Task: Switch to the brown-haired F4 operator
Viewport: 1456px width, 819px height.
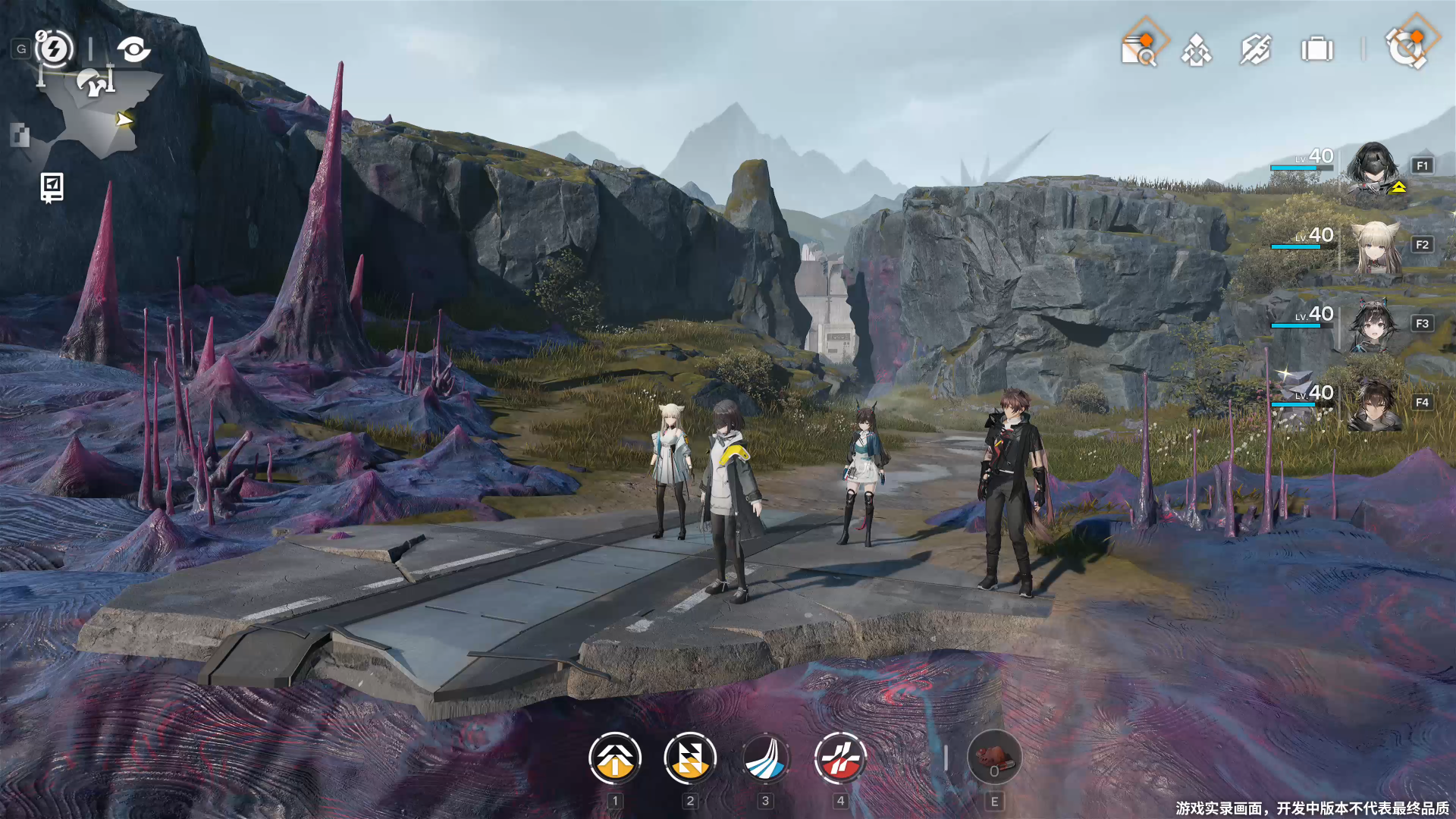Action: pos(1373,404)
